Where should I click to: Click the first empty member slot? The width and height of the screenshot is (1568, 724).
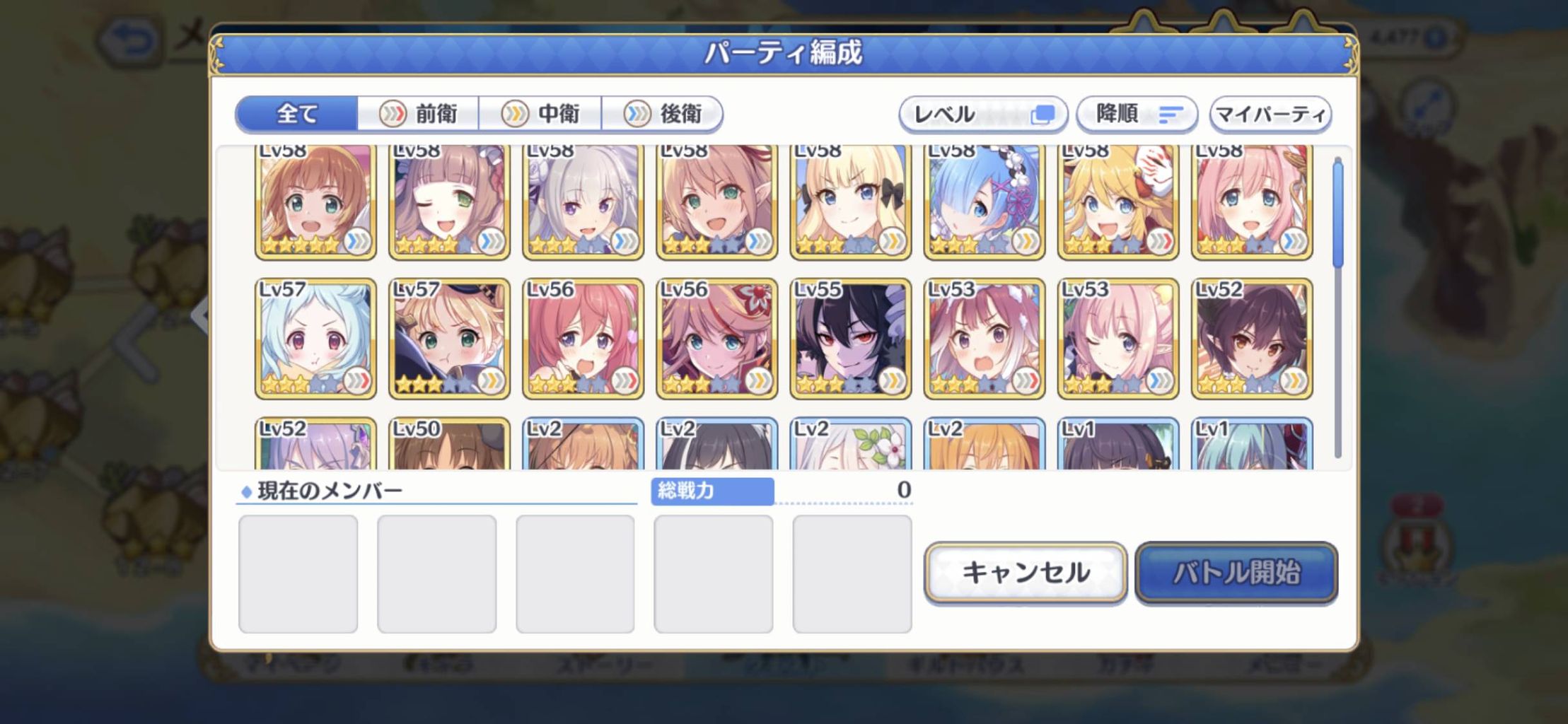(x=297, y=573)
